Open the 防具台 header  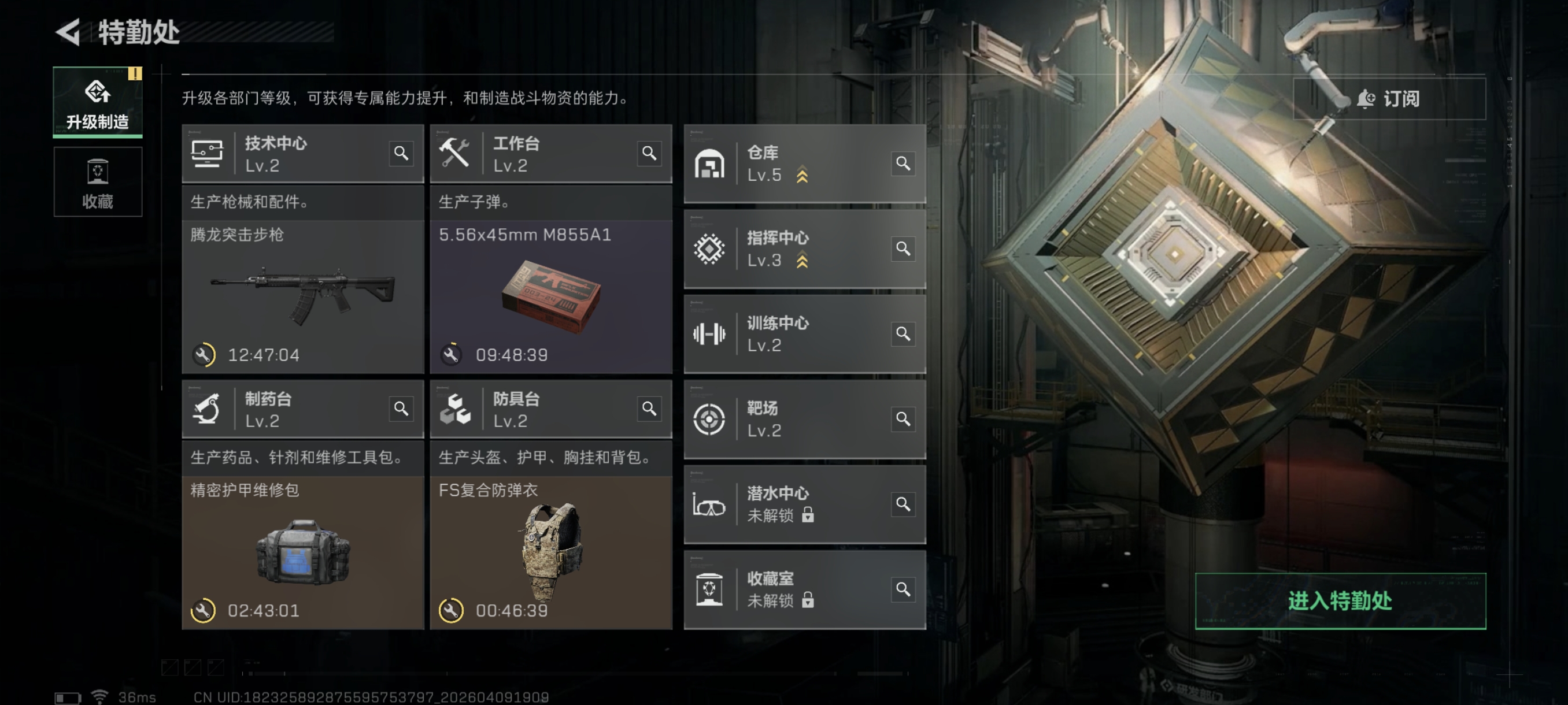541,409
